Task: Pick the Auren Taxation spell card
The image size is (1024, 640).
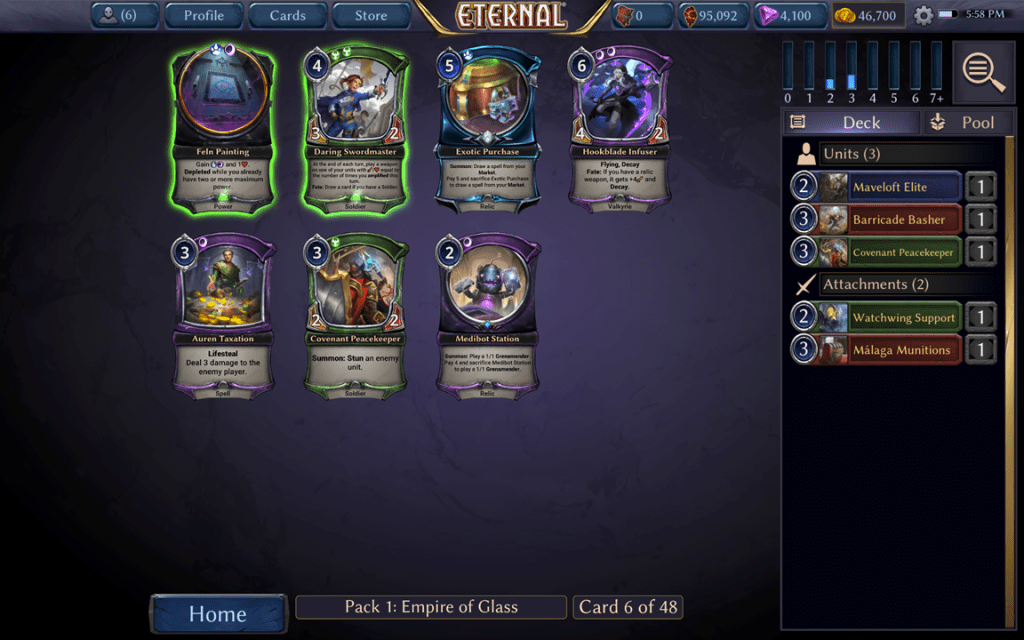Action: click(x=223, y=315)
